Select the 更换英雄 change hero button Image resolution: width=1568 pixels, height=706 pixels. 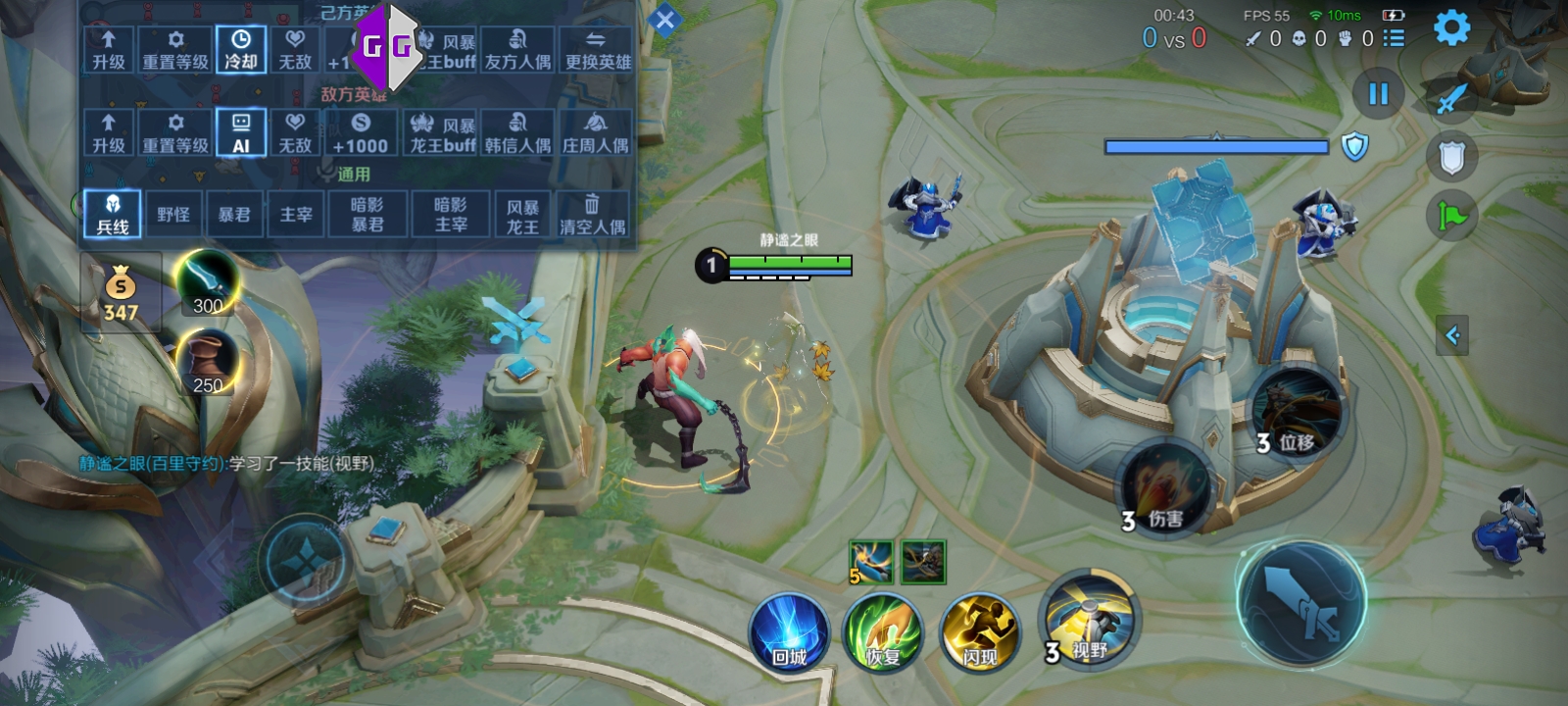point(598,49)
